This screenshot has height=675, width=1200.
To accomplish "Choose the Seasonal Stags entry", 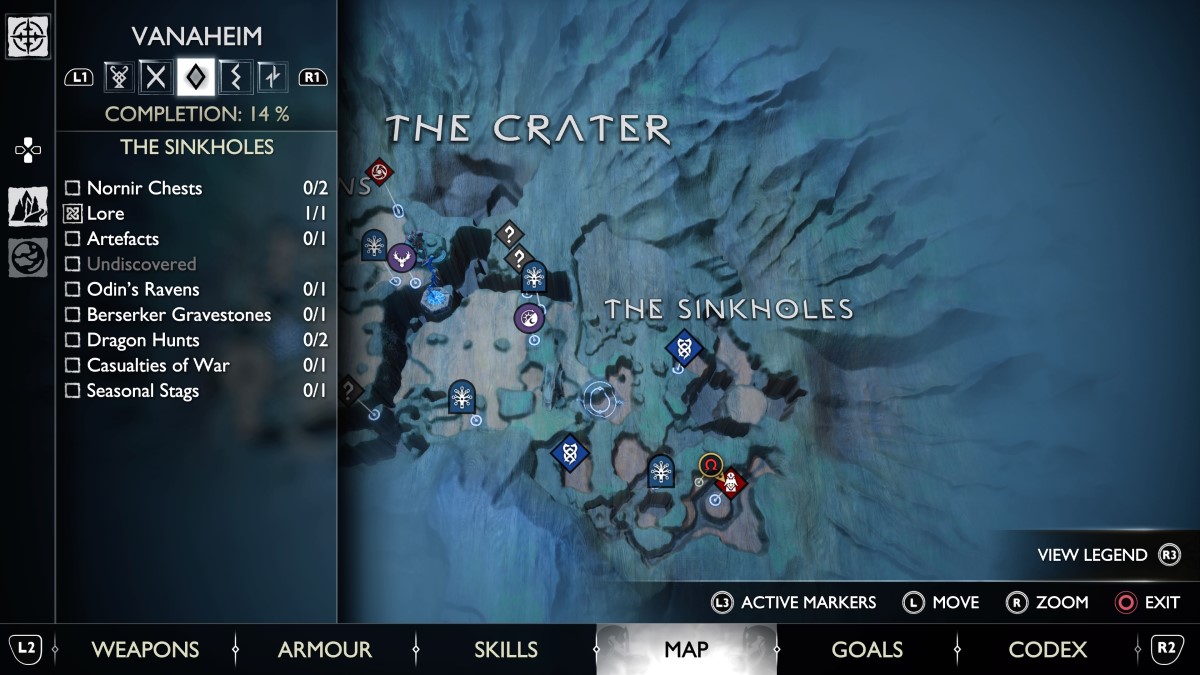I will pos(142,390).
